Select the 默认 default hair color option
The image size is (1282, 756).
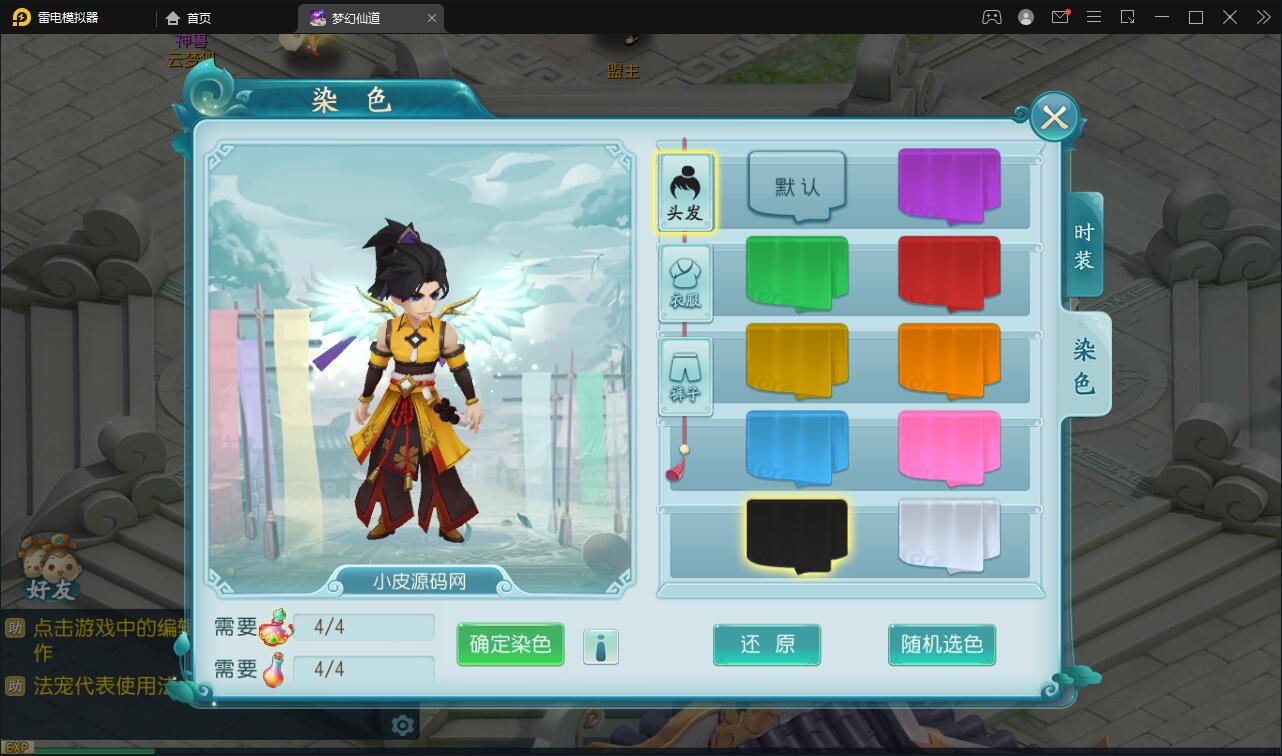(x=797, y=183)
